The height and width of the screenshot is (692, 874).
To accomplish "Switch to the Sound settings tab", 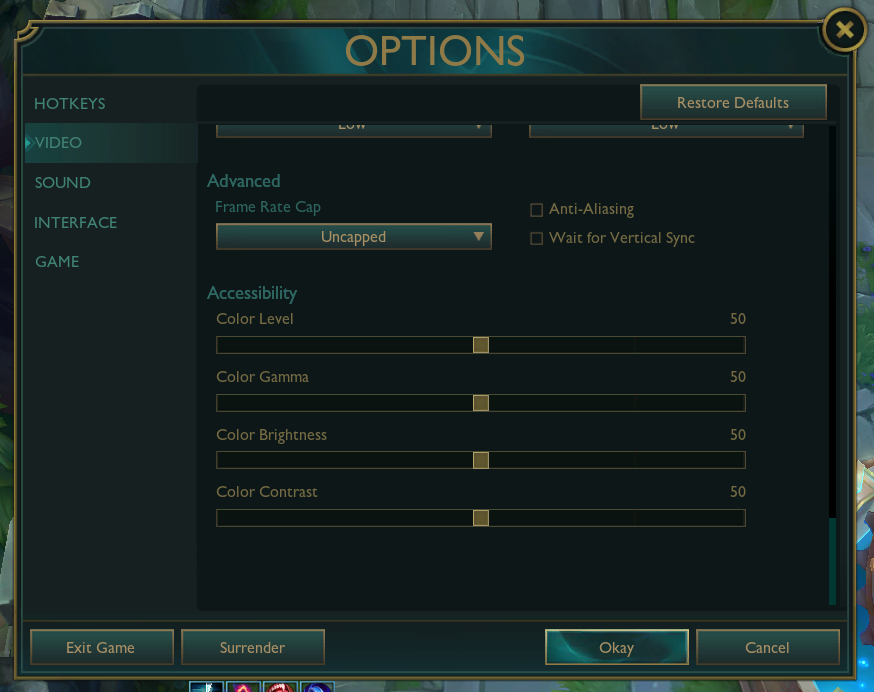I will coord(63,183).
